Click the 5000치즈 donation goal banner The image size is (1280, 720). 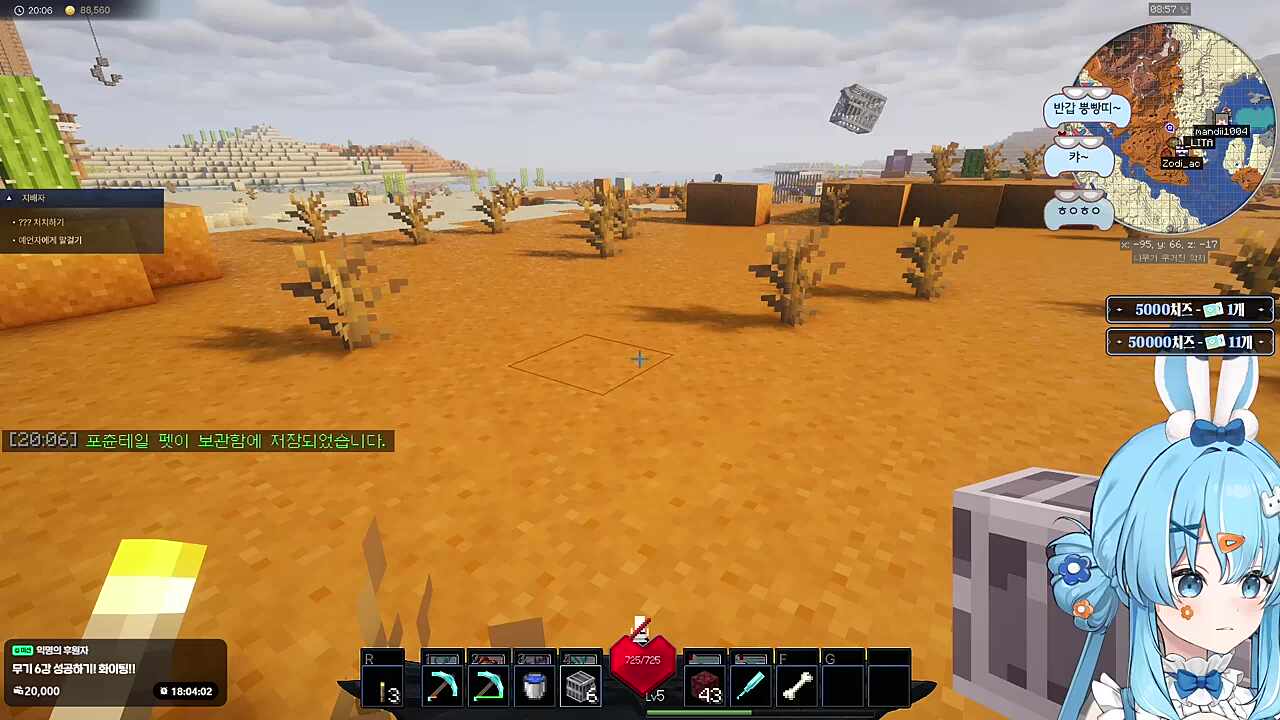click(1190, 310)
